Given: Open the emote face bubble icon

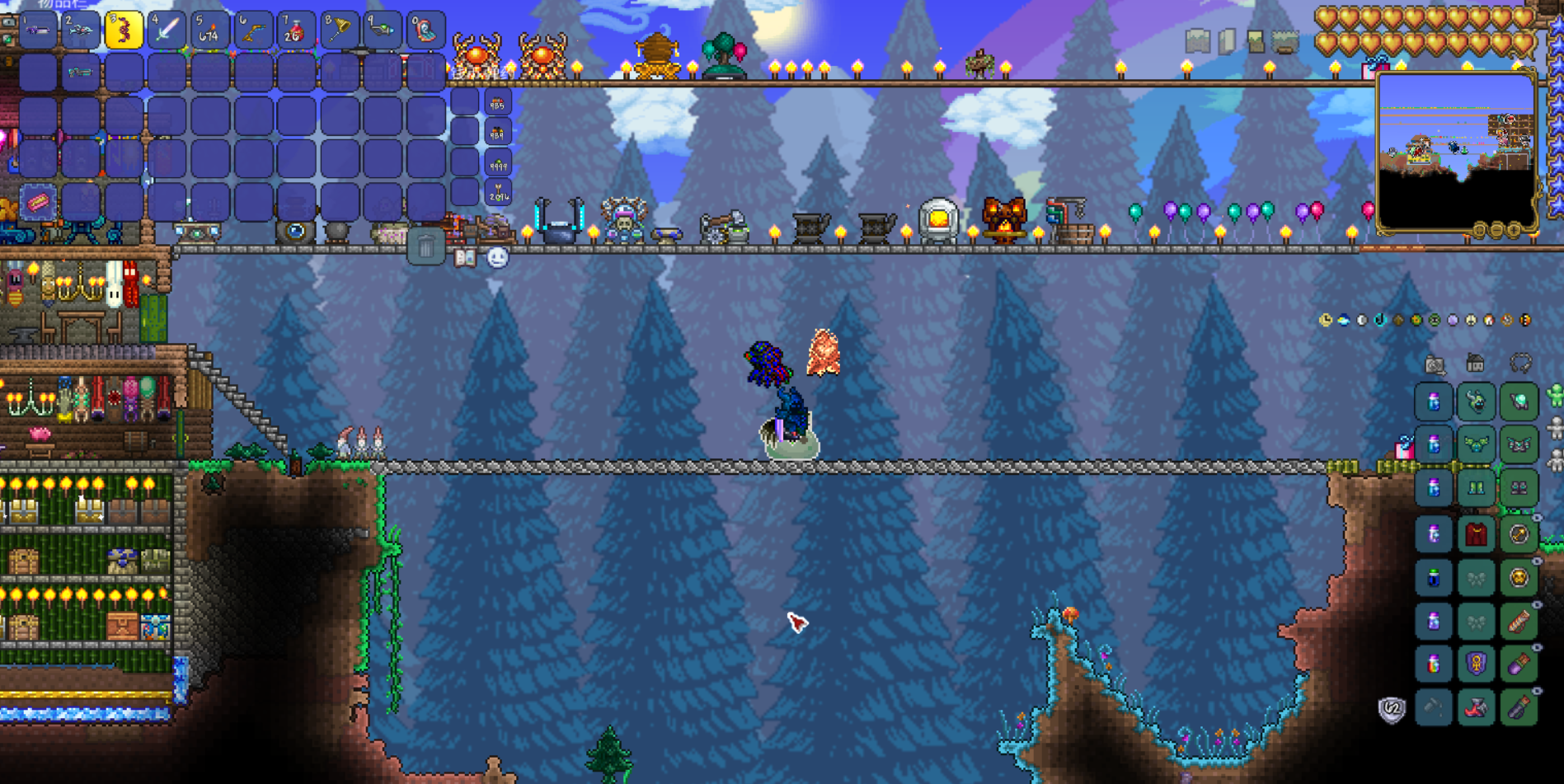Looking at the screenshot, I should pyautogui.click(x=497, y=258).
